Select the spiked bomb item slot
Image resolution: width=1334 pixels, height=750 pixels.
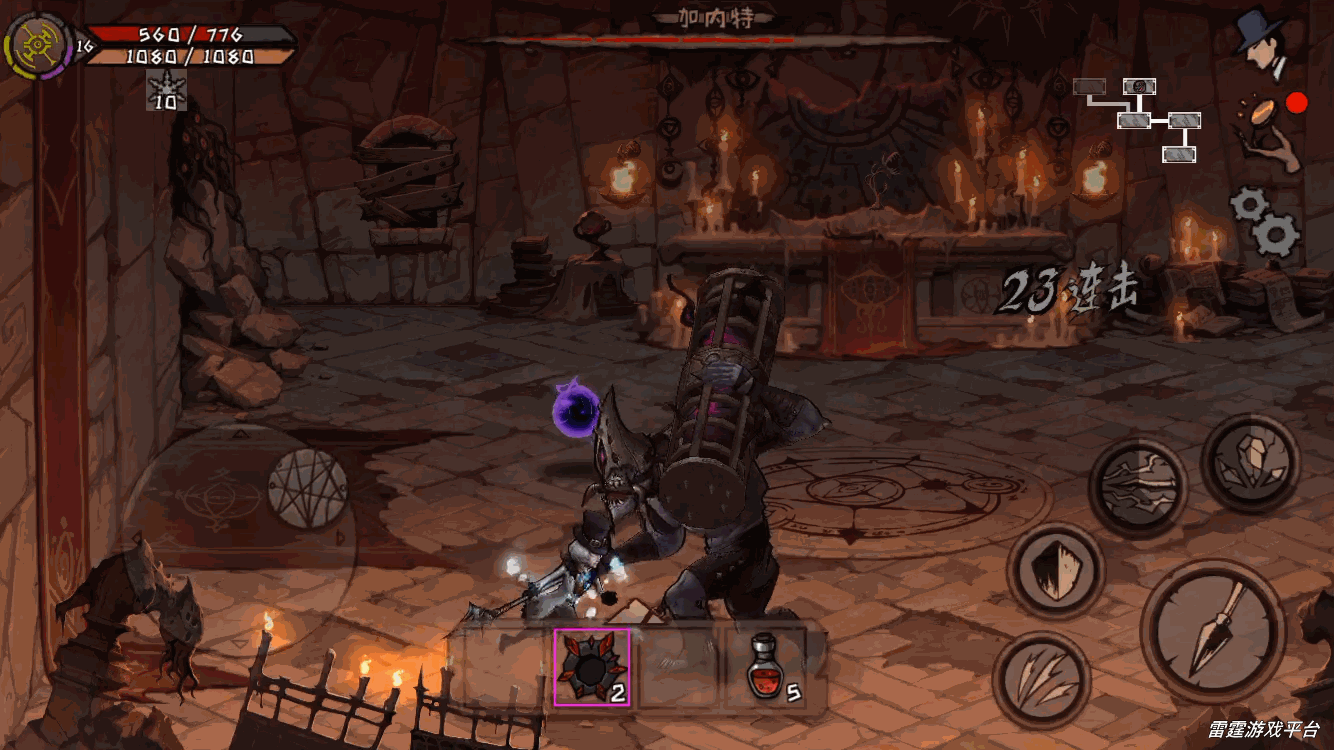pyautogui.click(x=591, y=667)
